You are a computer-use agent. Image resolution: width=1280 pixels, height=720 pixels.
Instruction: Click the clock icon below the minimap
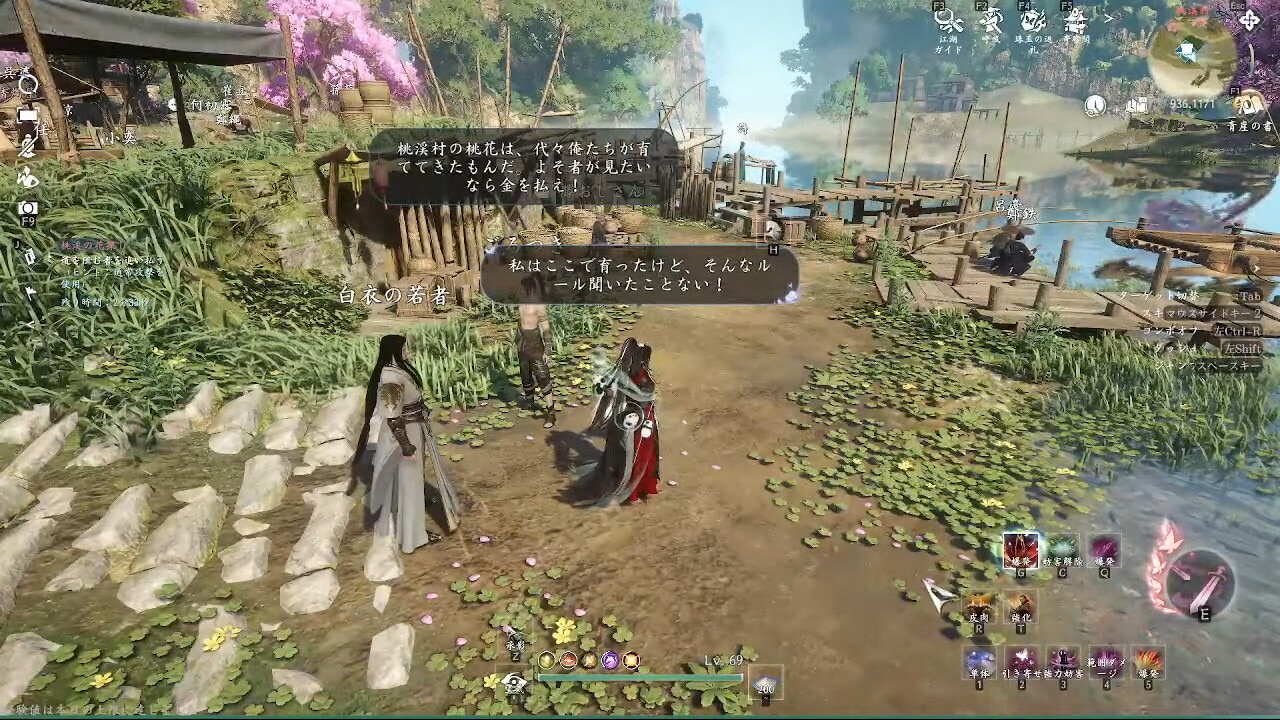tap(1096, 105)
